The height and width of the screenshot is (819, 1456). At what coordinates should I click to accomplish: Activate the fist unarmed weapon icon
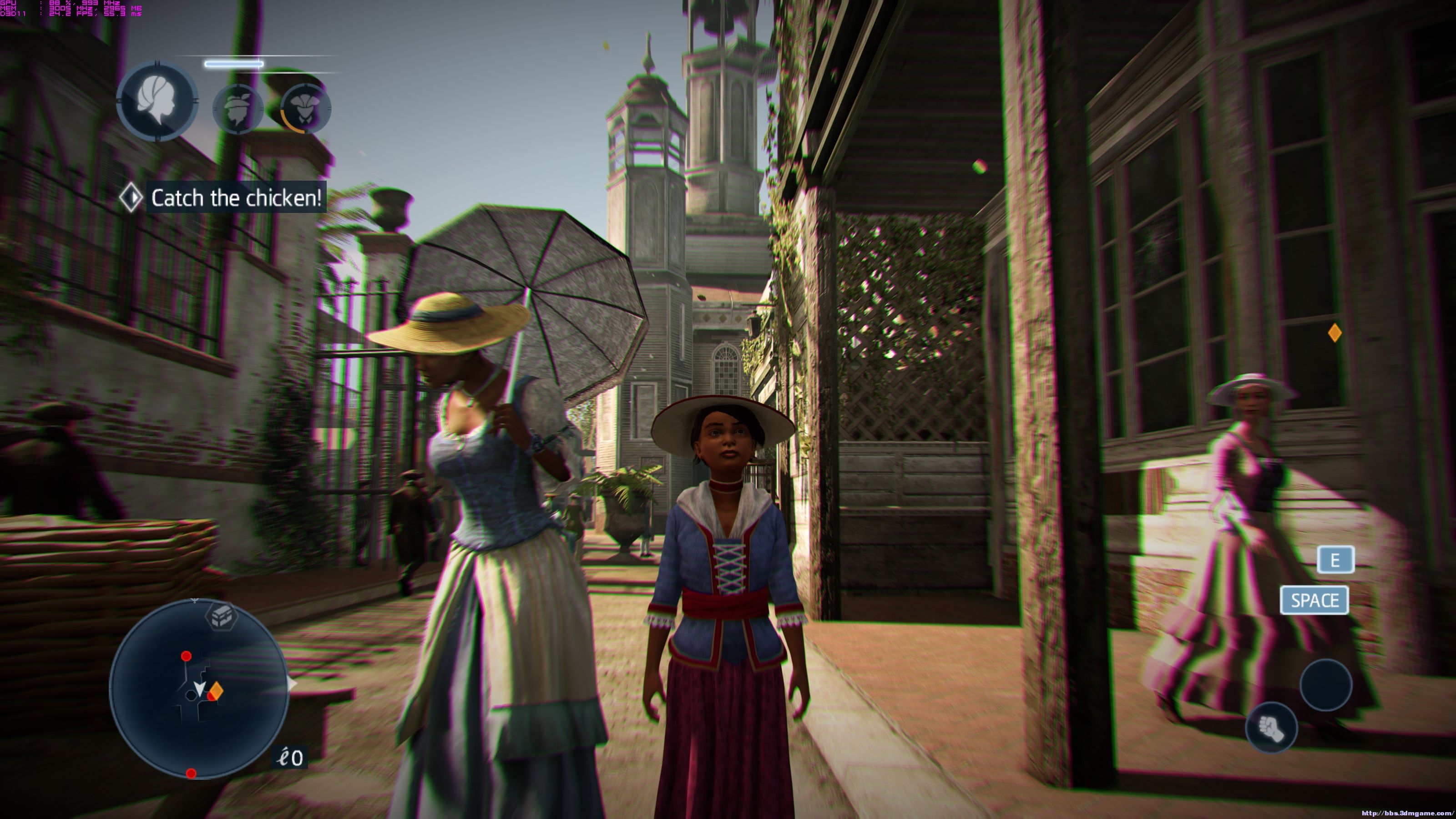tap(1271, 729)
